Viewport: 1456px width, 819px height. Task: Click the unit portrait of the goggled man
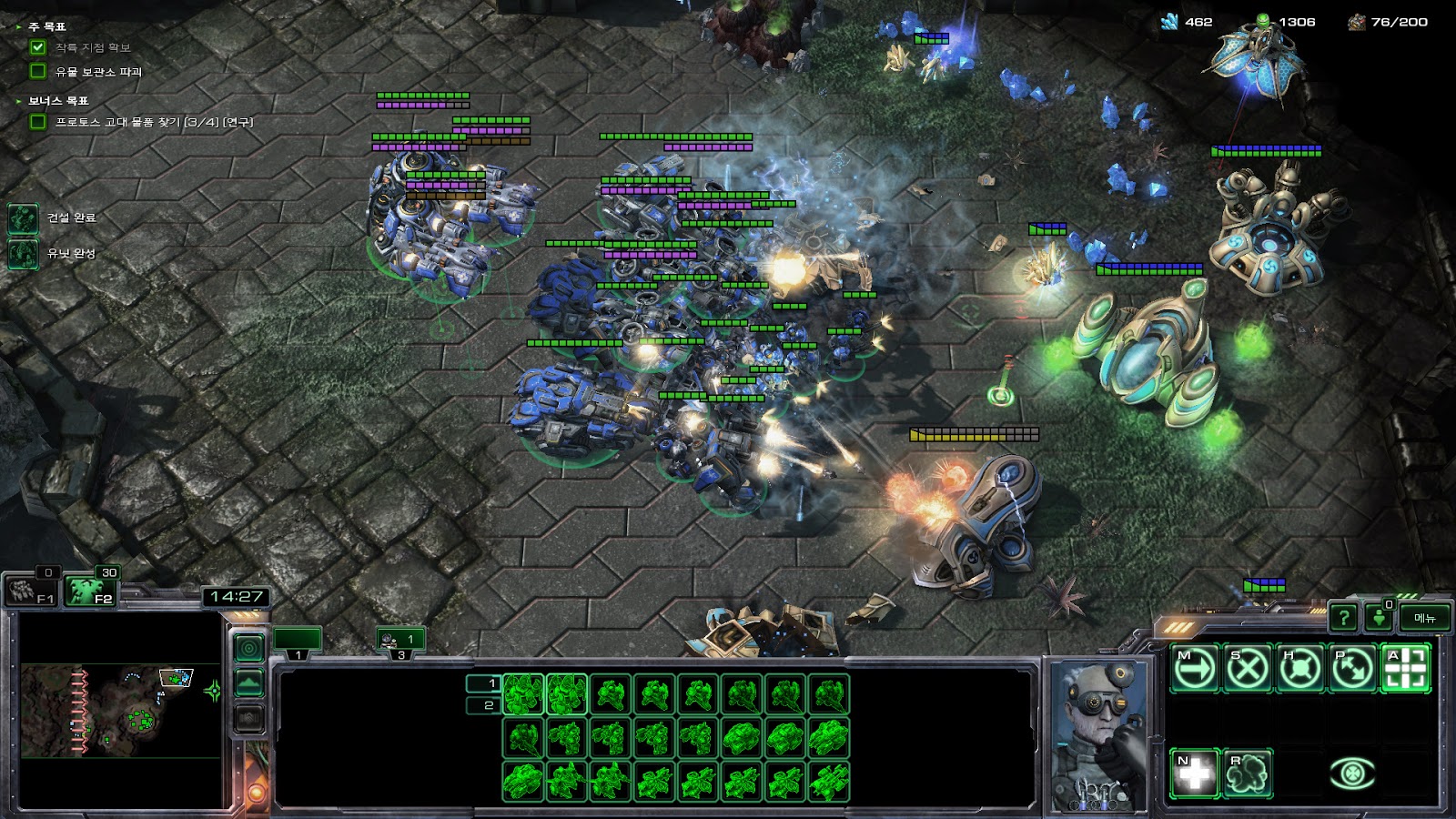(1098, 733)
